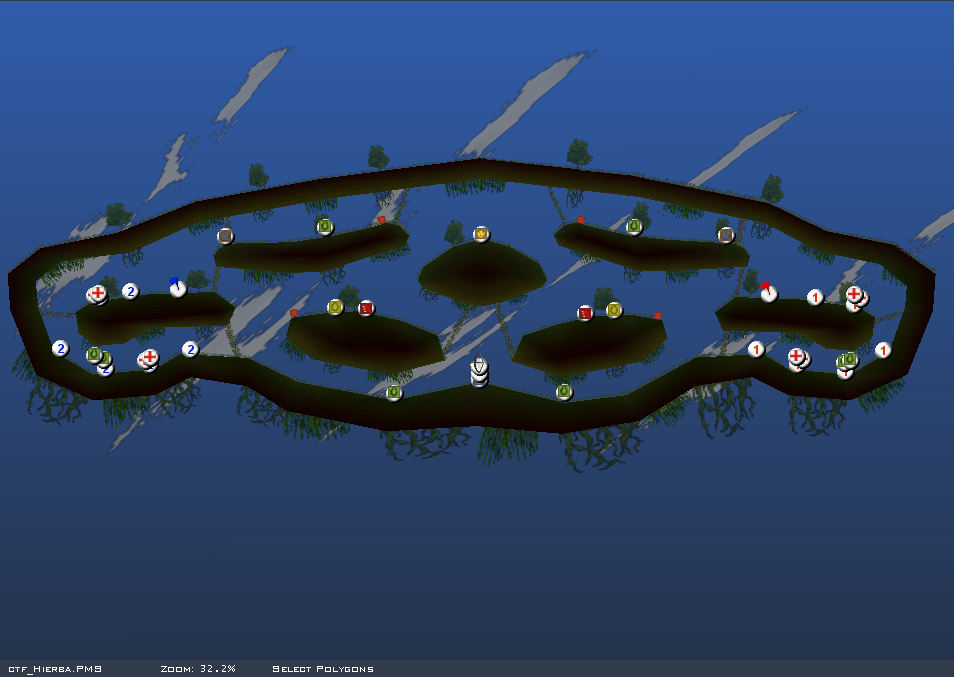Select the red flag spawn marker
The width and height of the screenshot is (954, 677).
768,293
